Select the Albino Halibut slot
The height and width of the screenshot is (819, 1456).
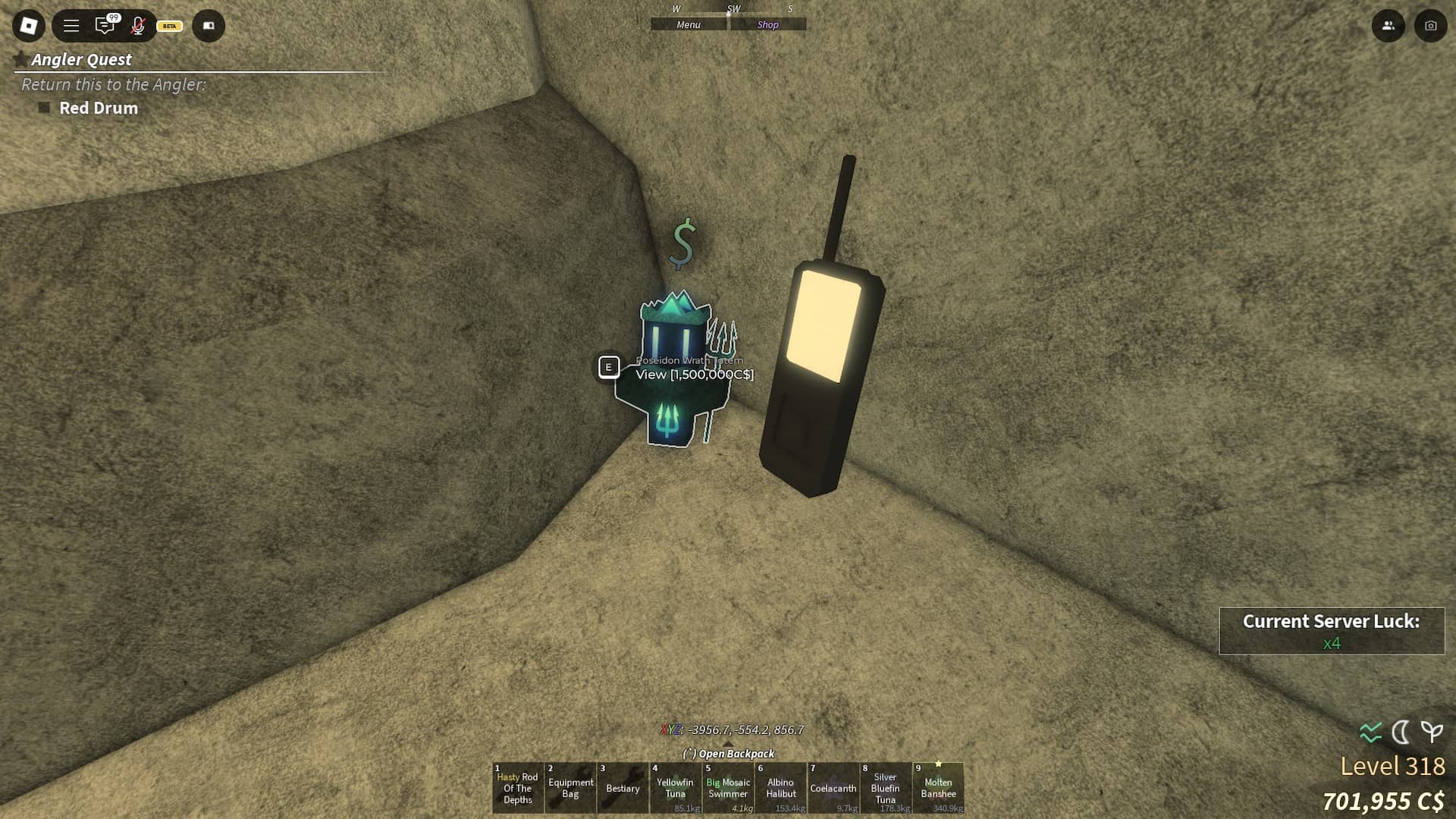780,788
